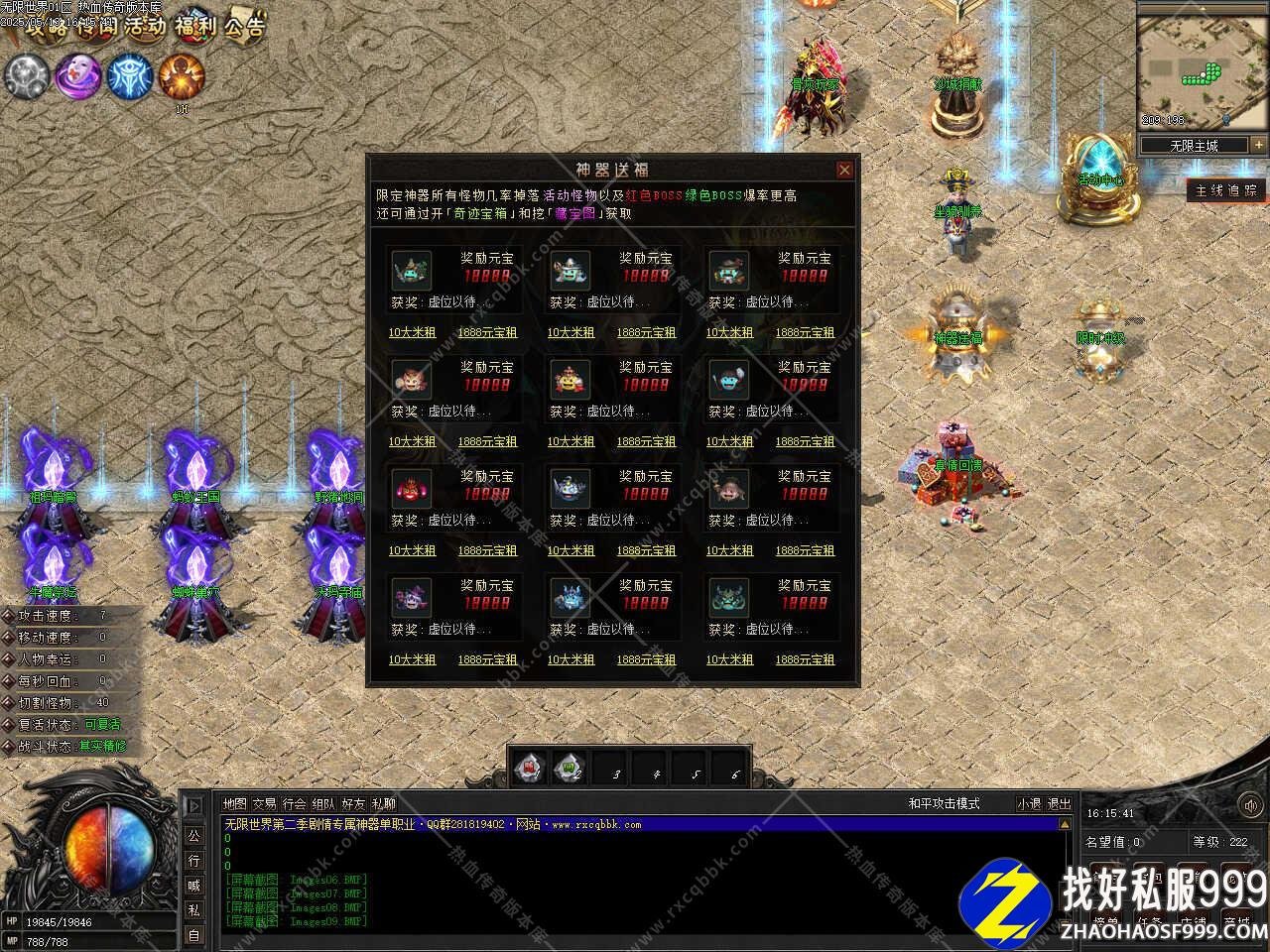The width and height of the screenshot is (1270, 952).
Task: Click the 退出 exit button
Action: [x=1060, y=803]
